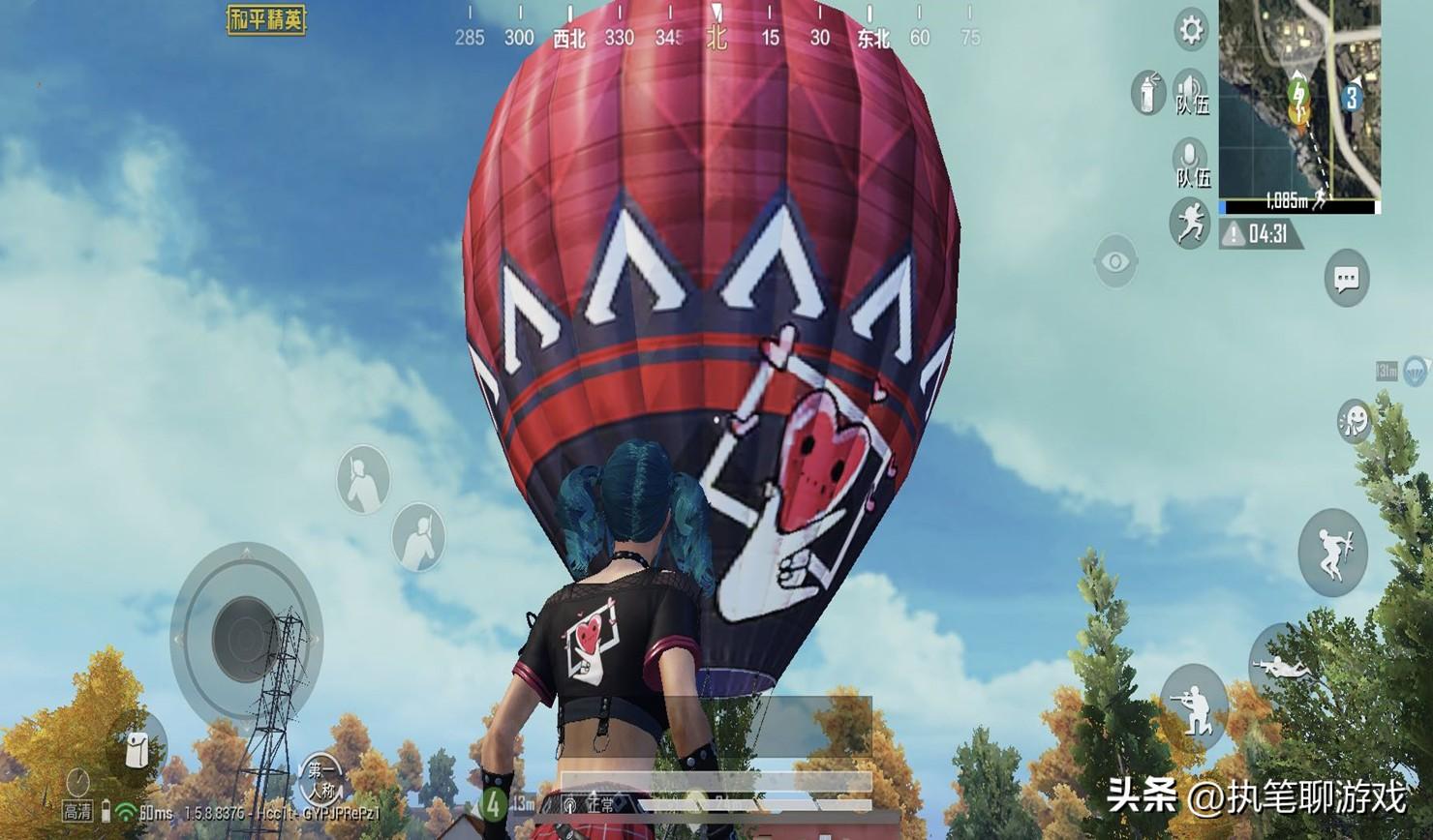
Task: Toggle the team speaker button
Action: point(1190,90)
